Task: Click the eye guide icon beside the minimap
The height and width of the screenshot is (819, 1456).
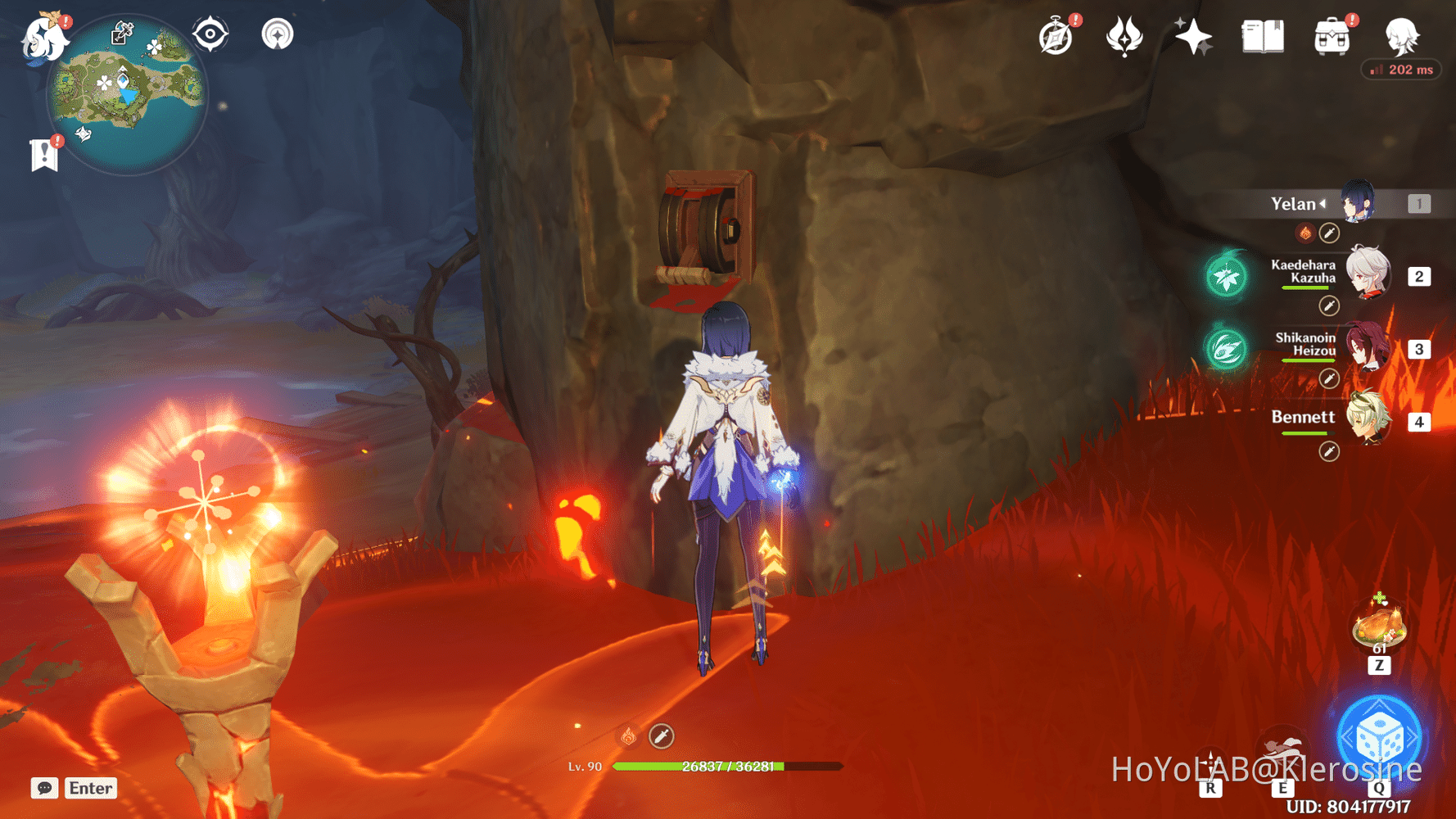Action: tap(210, 34)
